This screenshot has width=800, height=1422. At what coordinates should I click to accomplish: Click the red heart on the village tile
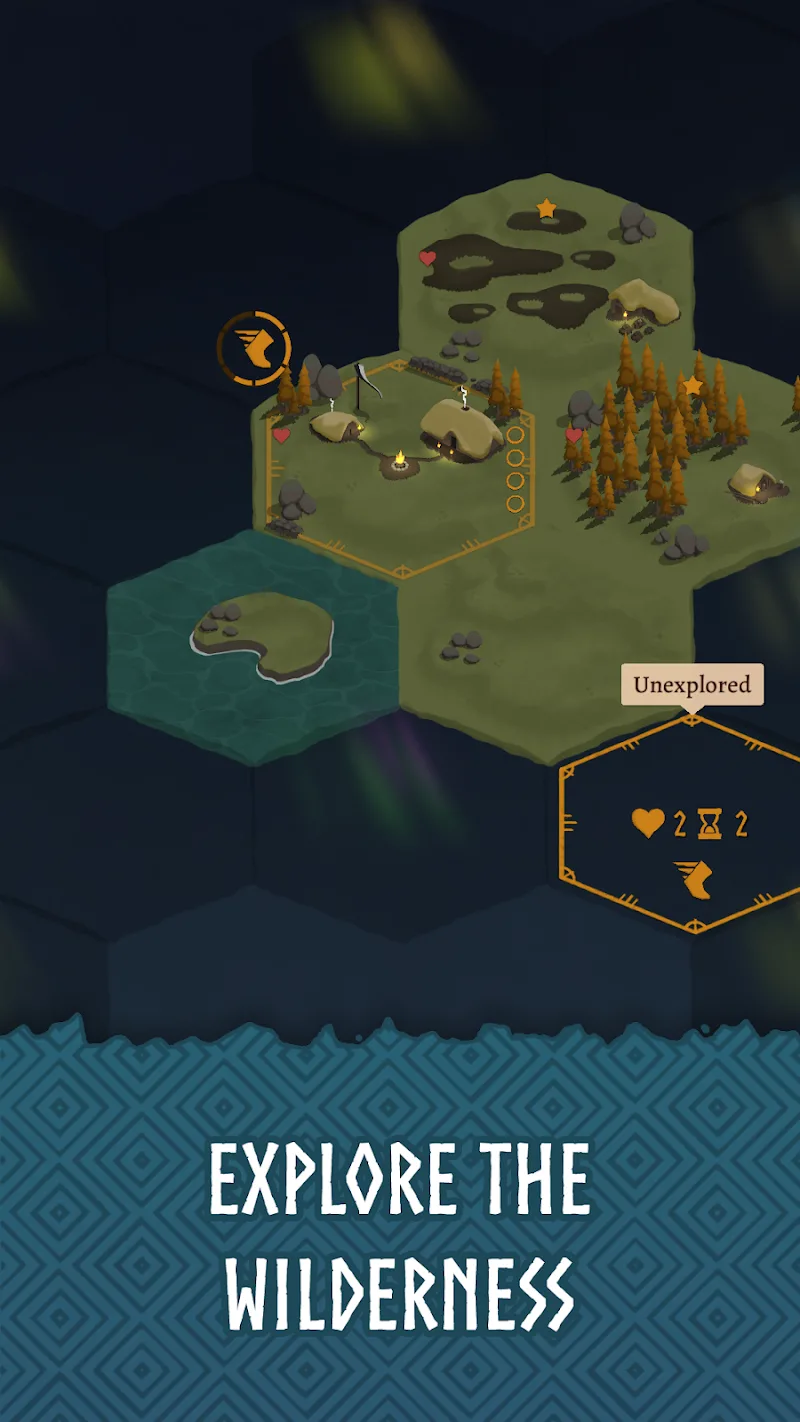(282, 435)
